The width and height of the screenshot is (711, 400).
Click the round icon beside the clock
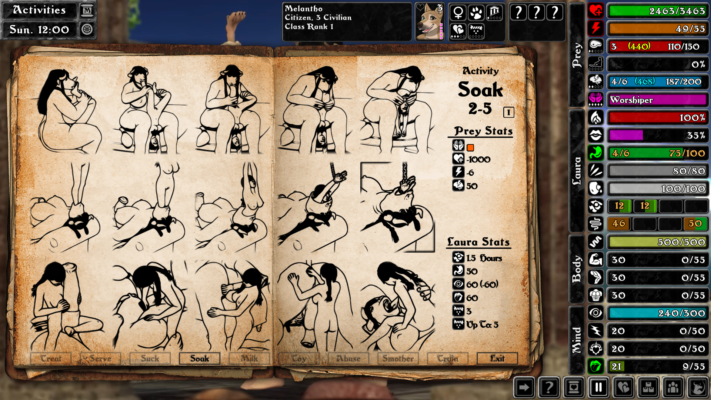[87, 29]
